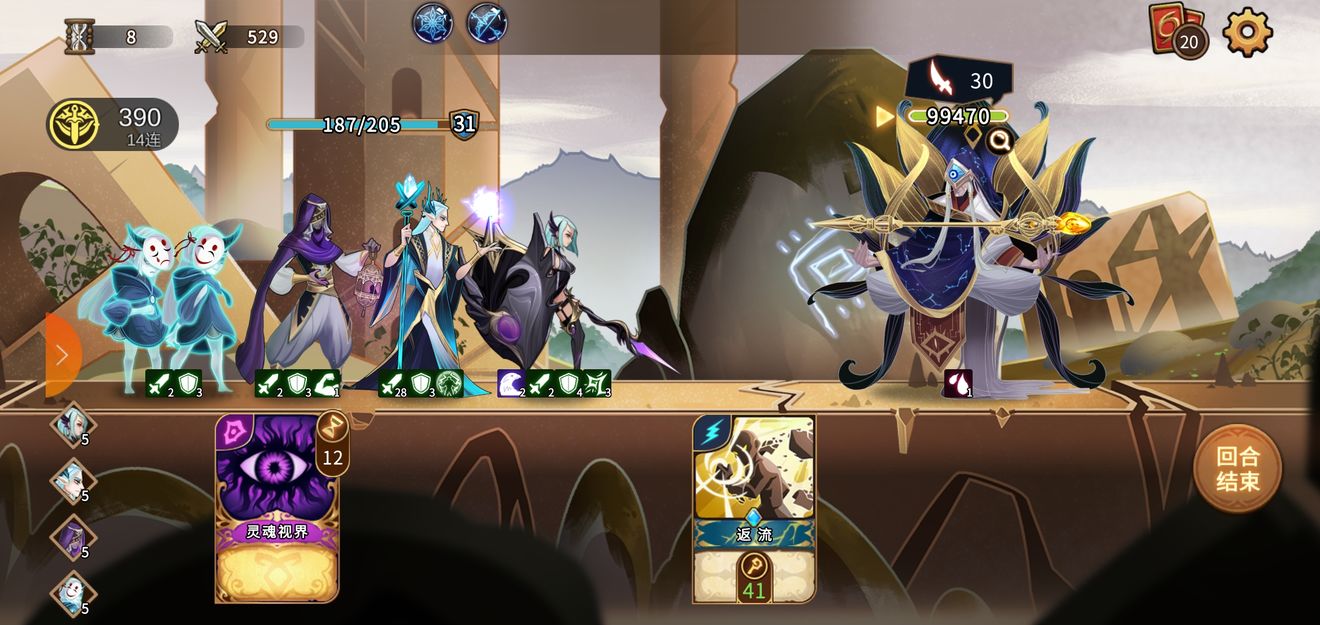Check the purple wave status icon

click(511, 384)
